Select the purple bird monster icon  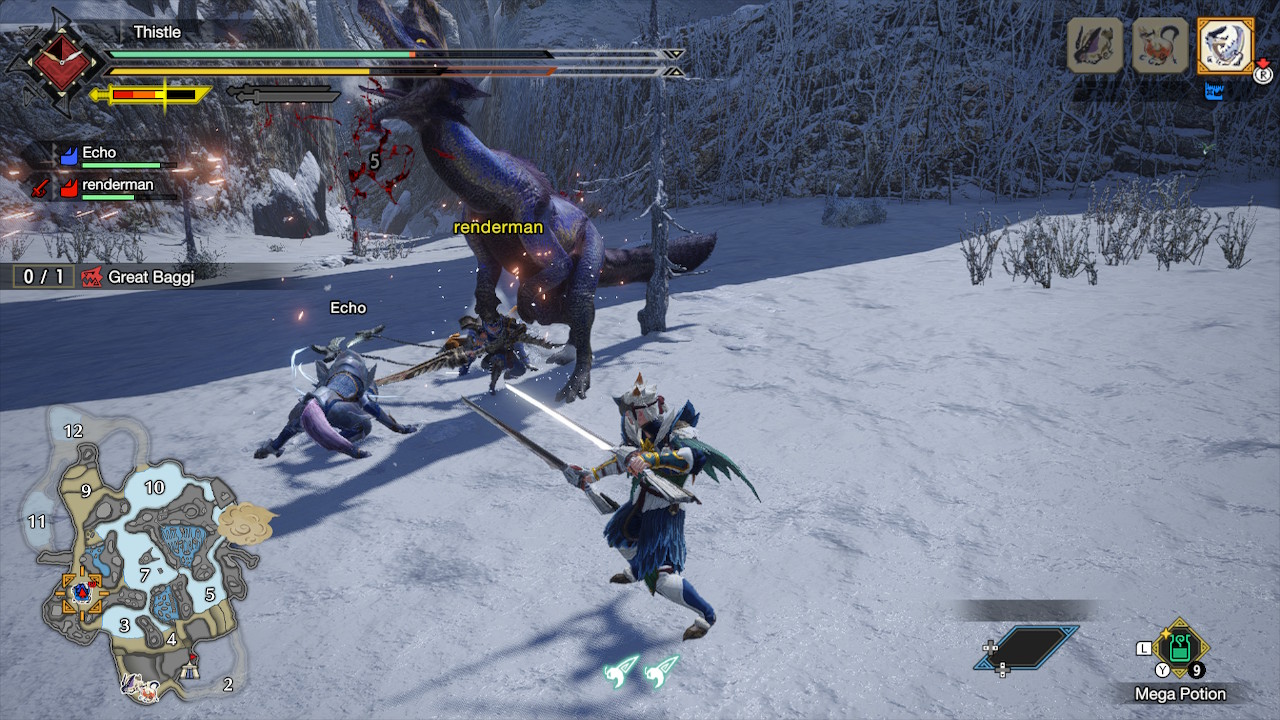pos(1095,45)
